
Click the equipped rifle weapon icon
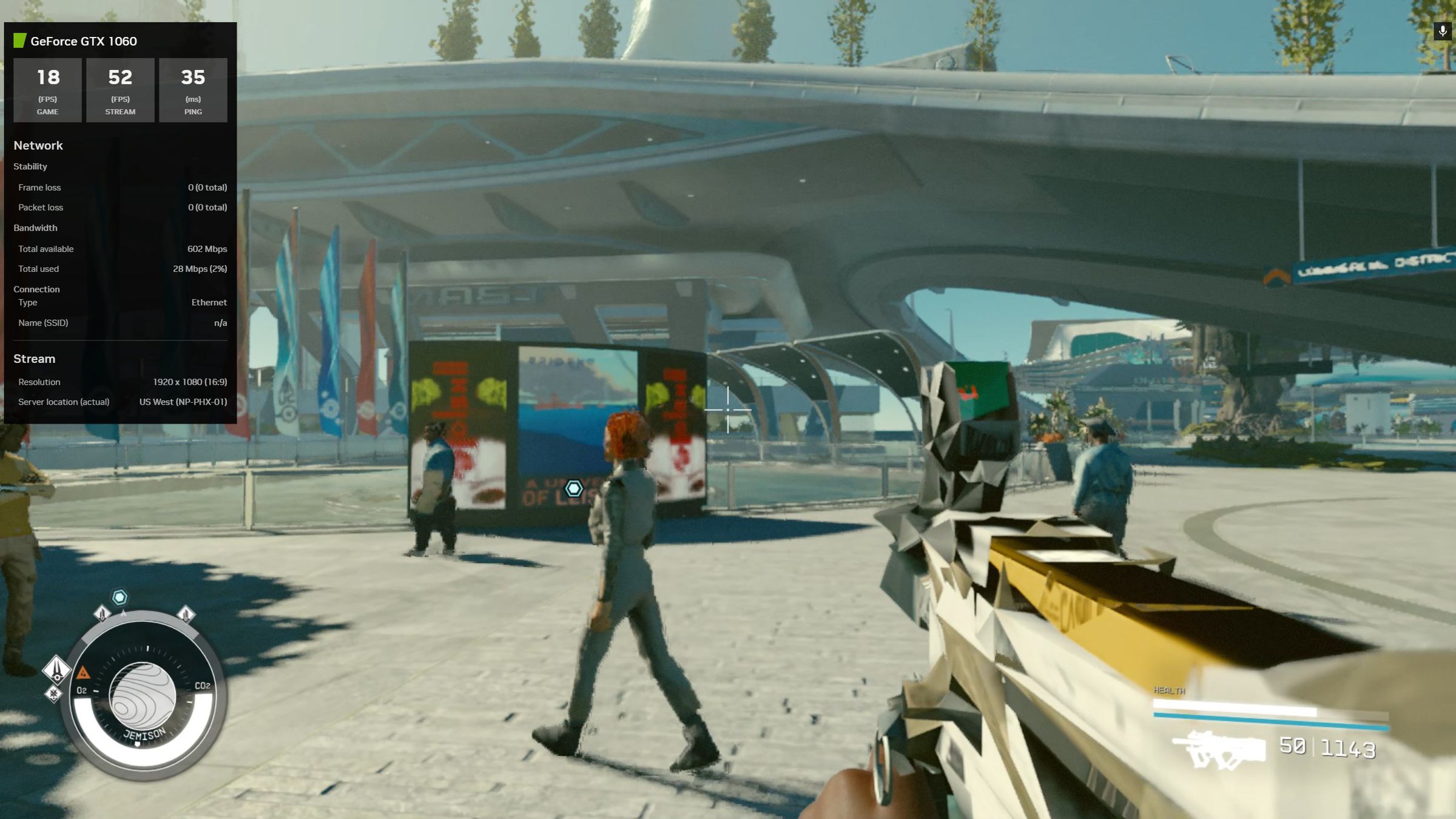(1218, 750)
